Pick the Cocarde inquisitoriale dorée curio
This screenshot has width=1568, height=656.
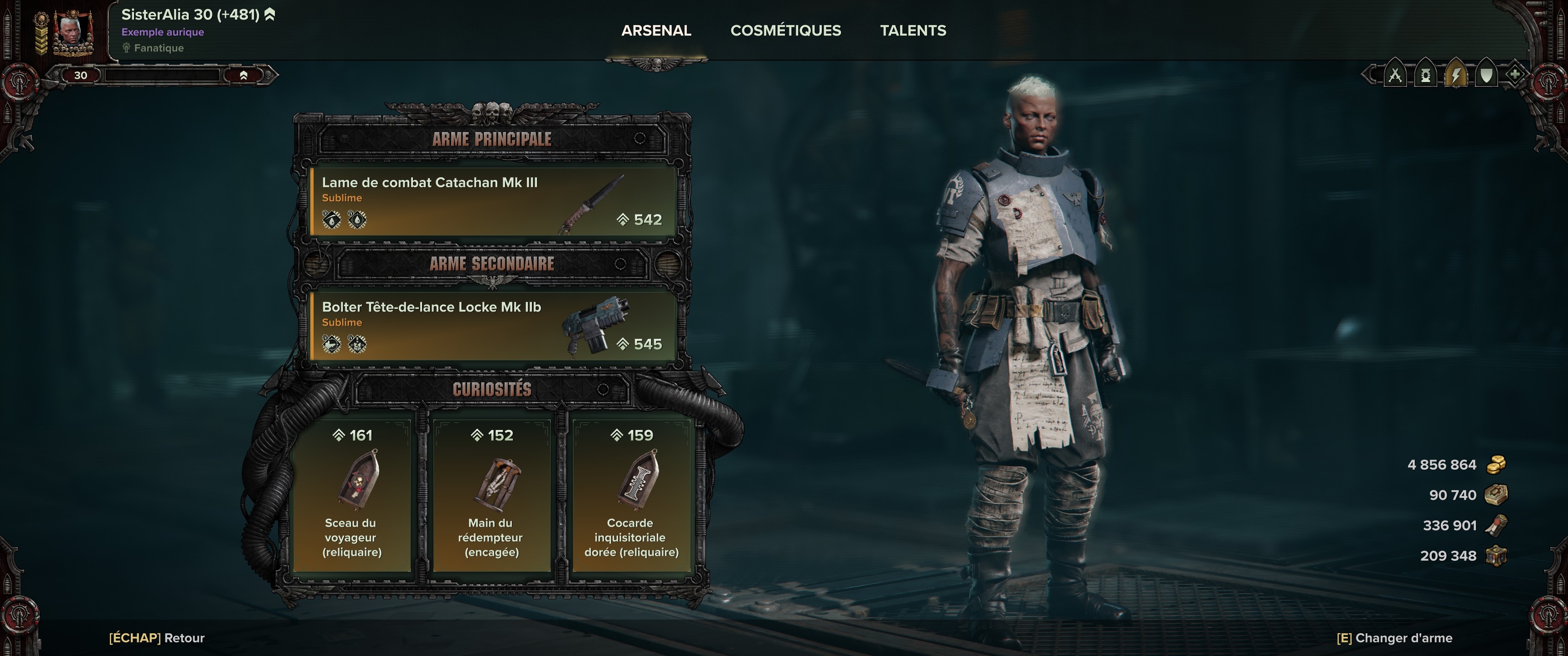[631, 496]
